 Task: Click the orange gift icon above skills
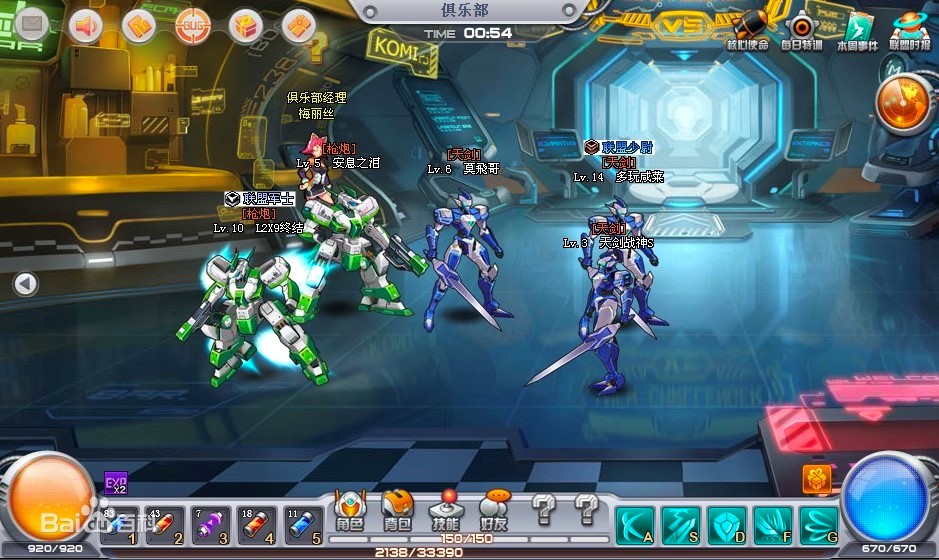[x=817, y=479]
